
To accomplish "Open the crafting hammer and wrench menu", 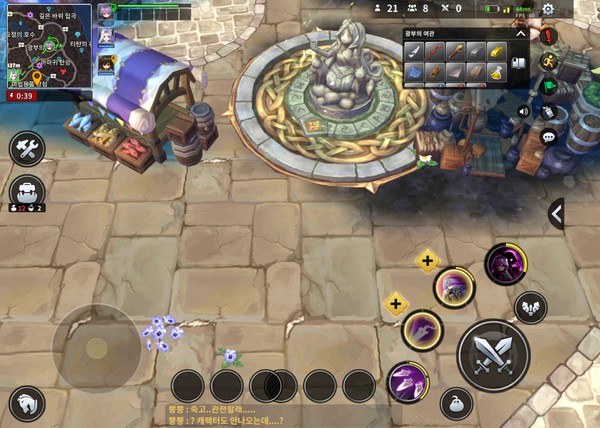I will pos(27,149).
